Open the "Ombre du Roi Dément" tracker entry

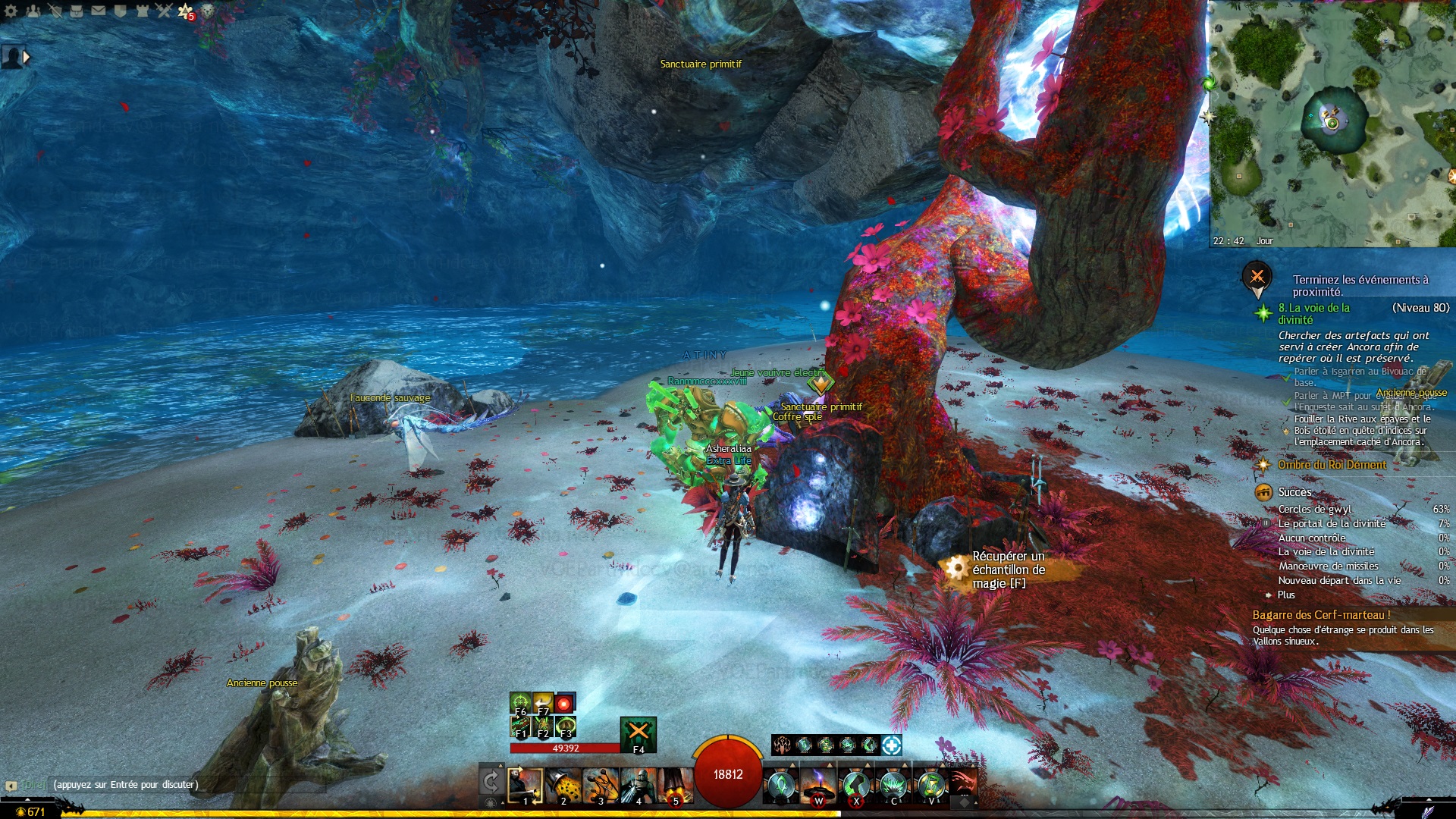(1332, 465)
